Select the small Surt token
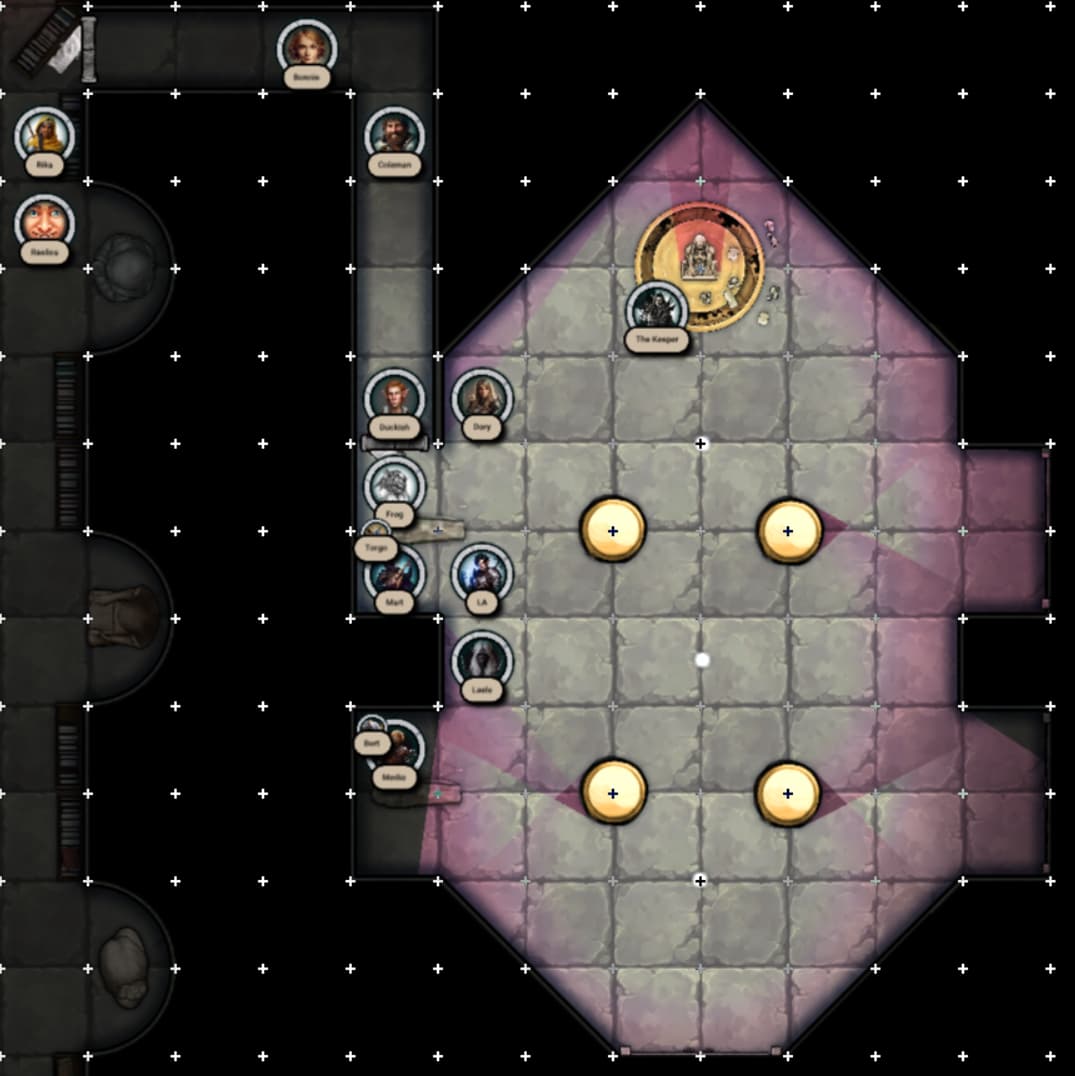Image resolution: width=1075 pixels, height=1076 pixels. point(371,727)
